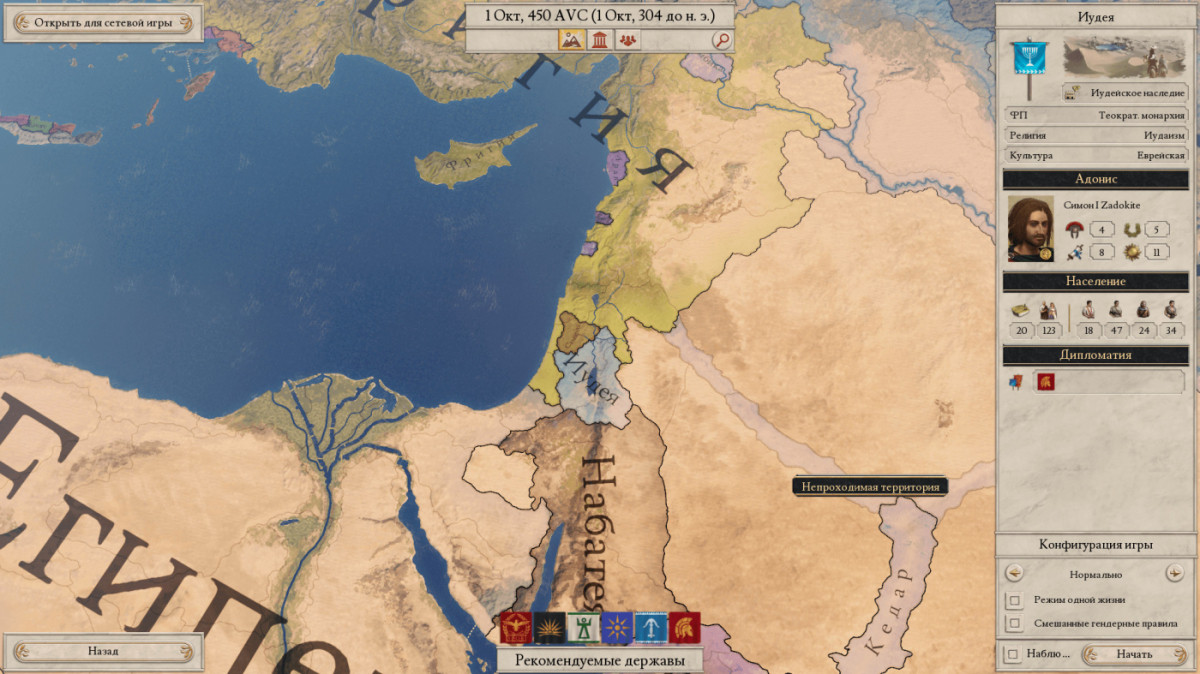Pick the black flag with golden sunburst

tap(549, 627)
